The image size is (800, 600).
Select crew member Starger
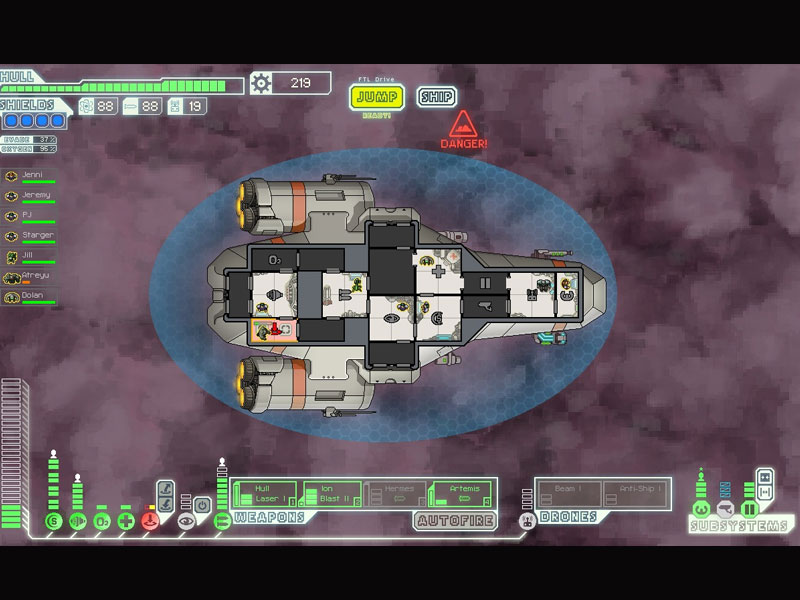coord(30,237)
